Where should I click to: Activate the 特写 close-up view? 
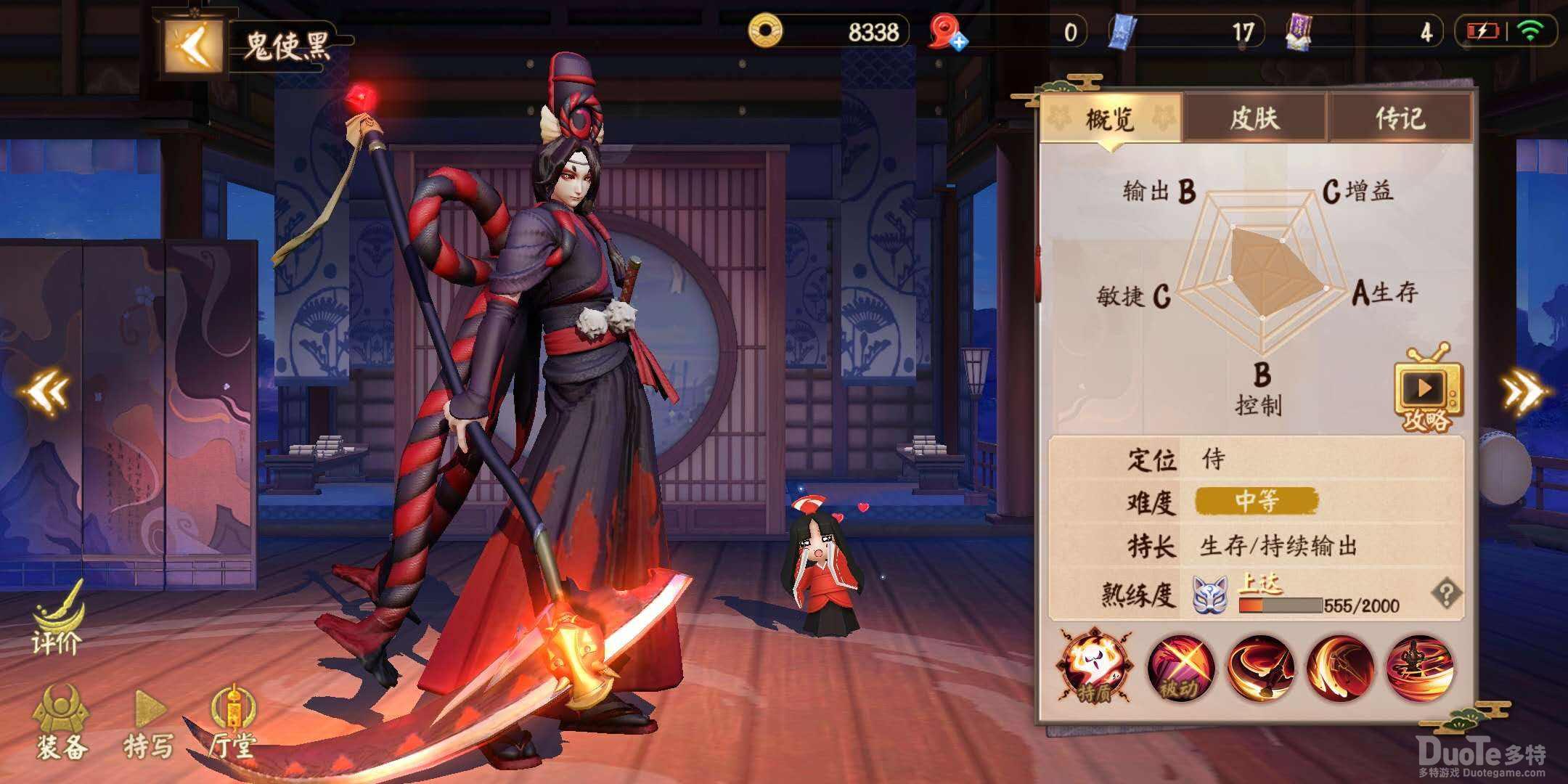(x=150, y=723)
